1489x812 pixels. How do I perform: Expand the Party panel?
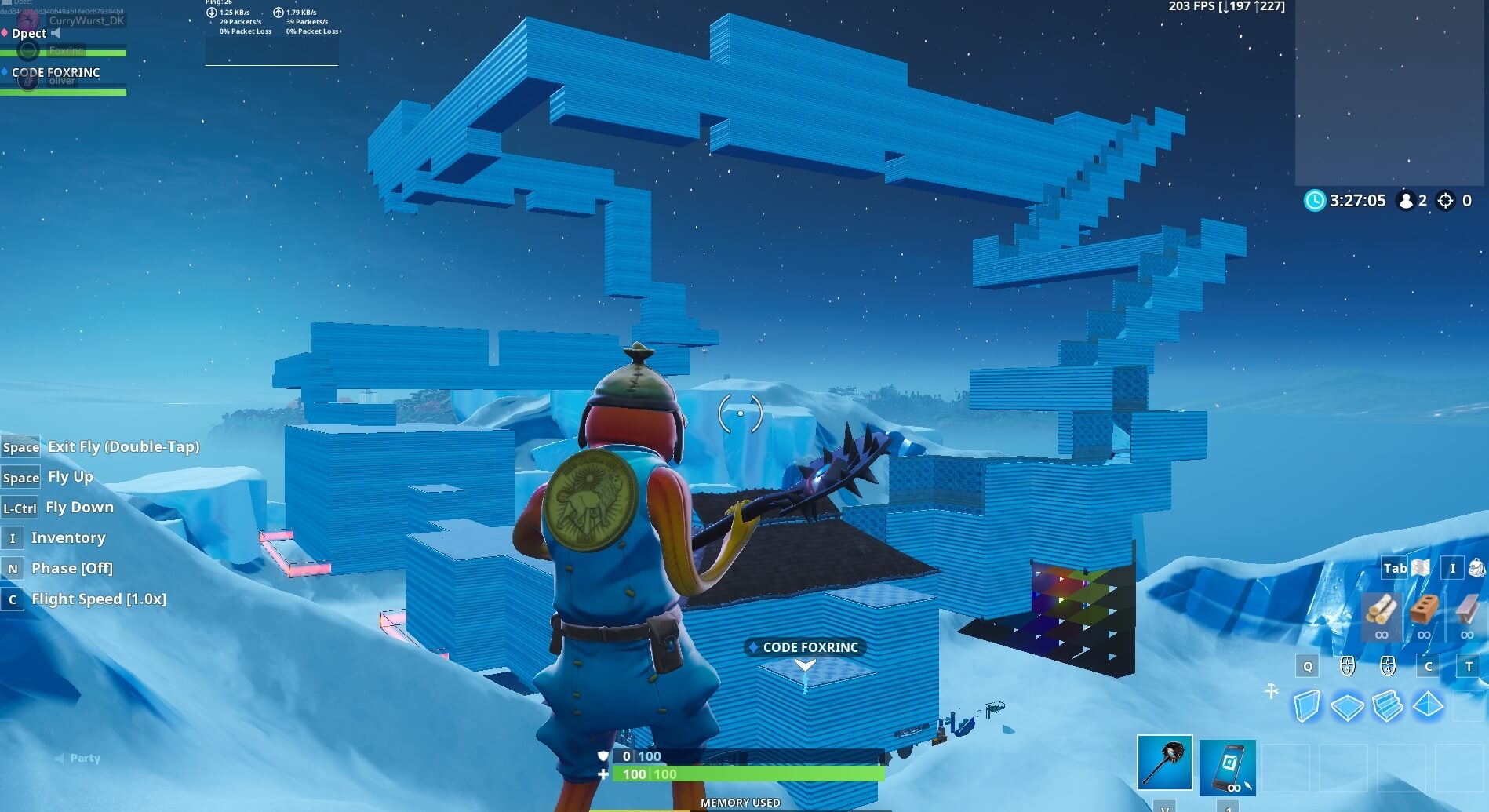pos(75,758)
